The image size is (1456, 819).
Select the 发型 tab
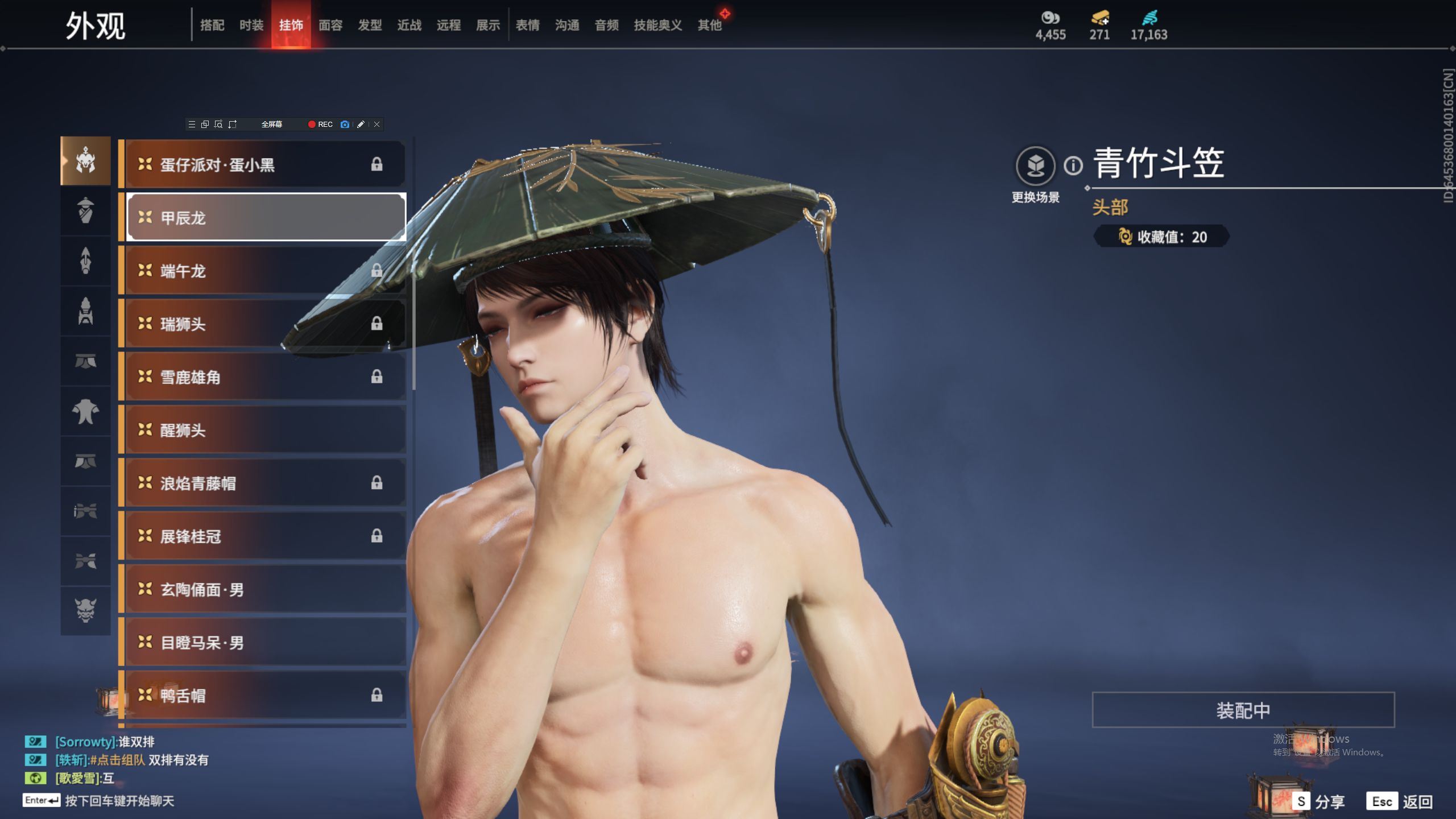pos(370,25)
